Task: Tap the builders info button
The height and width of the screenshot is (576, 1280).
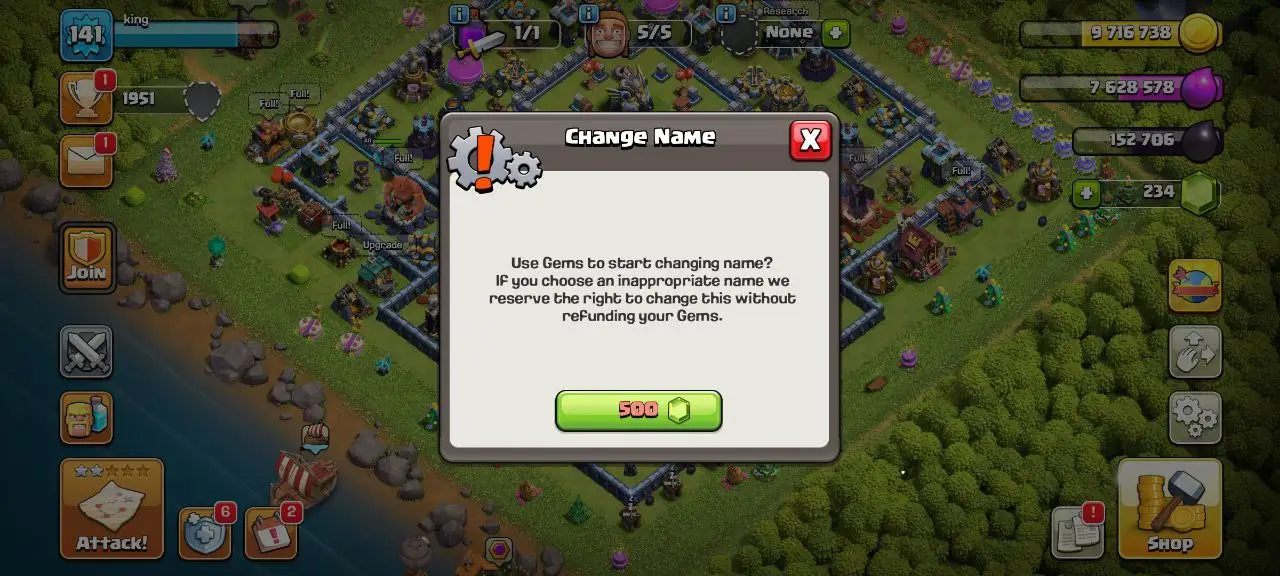Action: click(x=590, y=14)
